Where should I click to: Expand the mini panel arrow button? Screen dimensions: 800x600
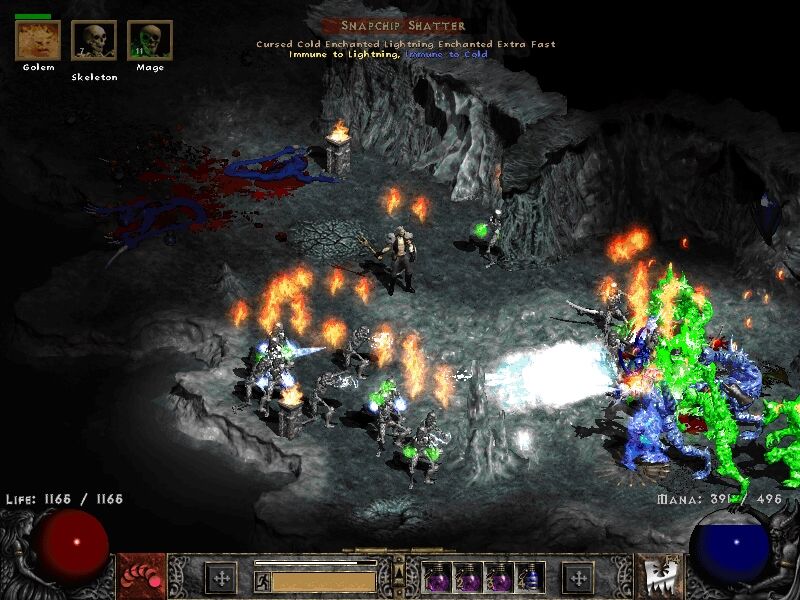[398, 571]
